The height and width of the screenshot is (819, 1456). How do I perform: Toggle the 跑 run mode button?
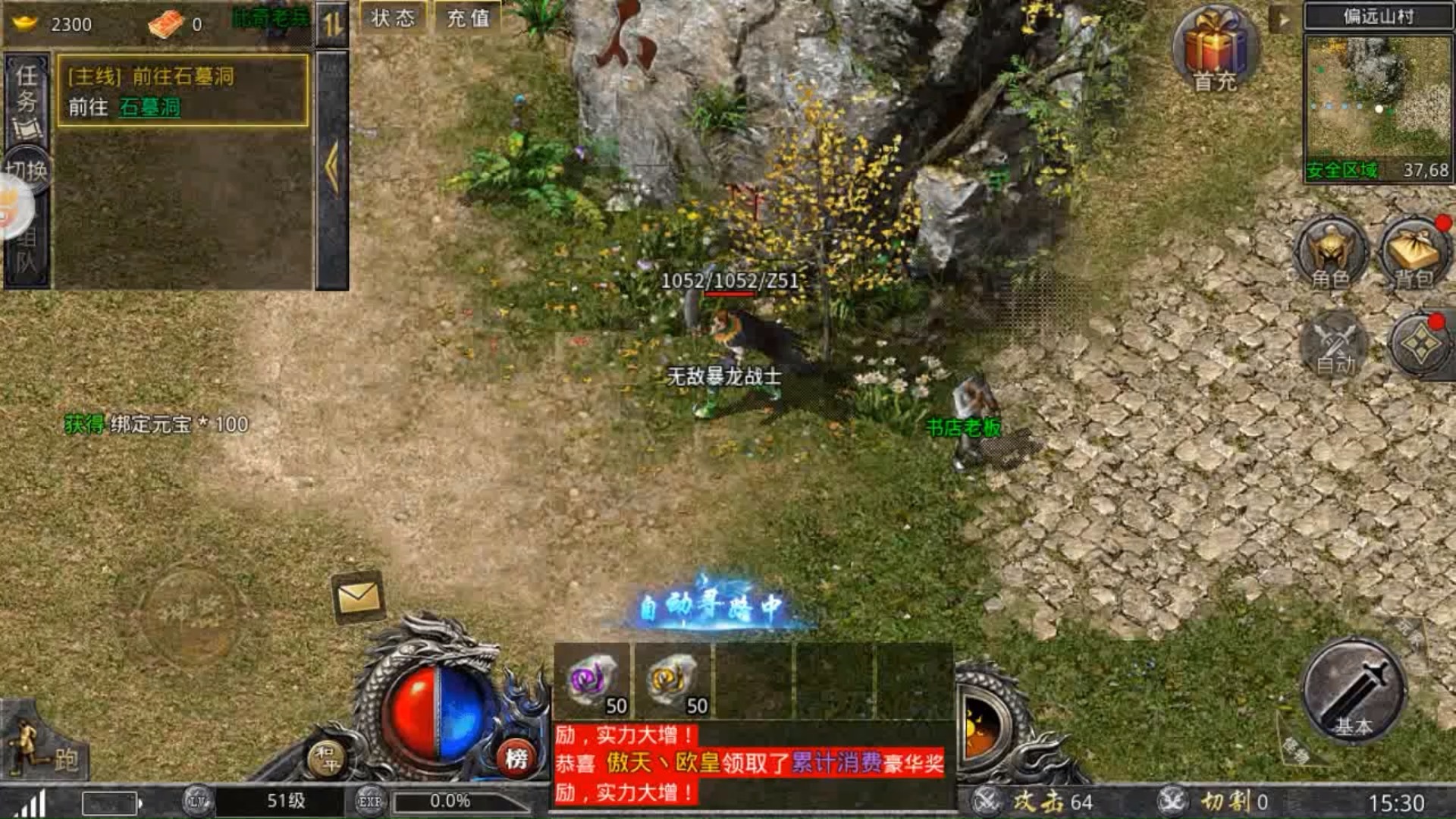point(47,751)
